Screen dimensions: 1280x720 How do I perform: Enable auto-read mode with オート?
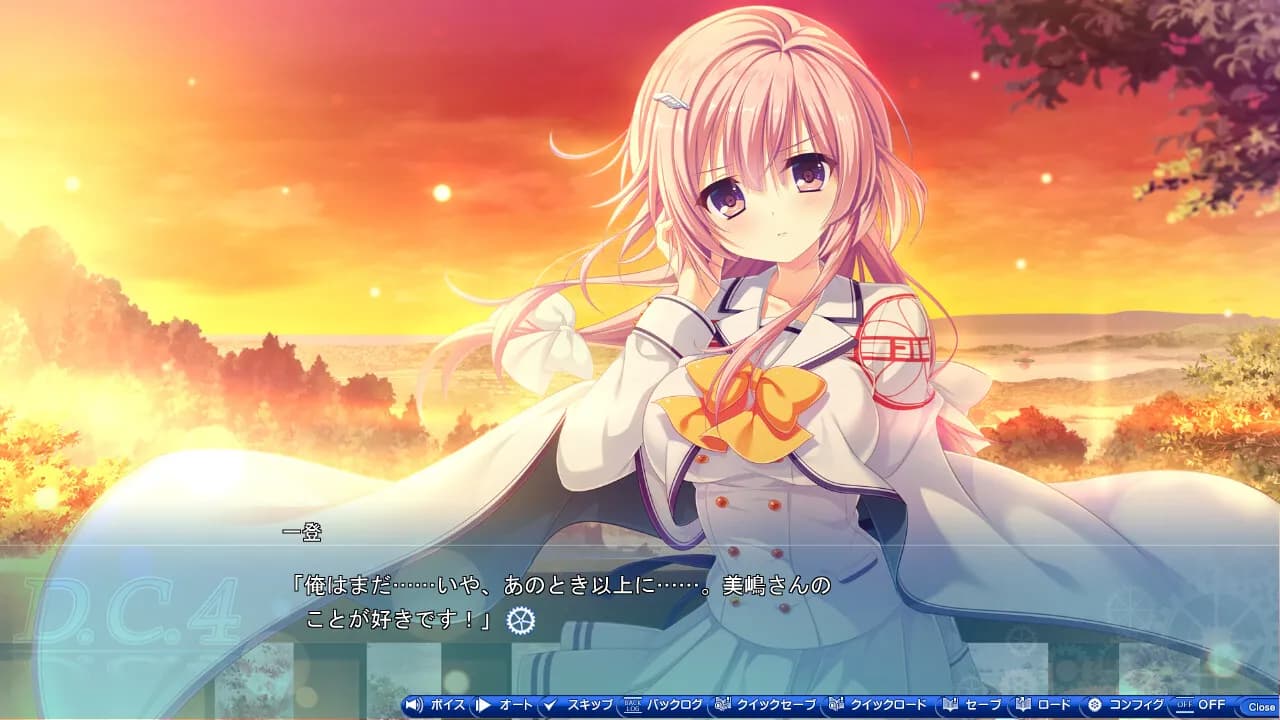518,706
